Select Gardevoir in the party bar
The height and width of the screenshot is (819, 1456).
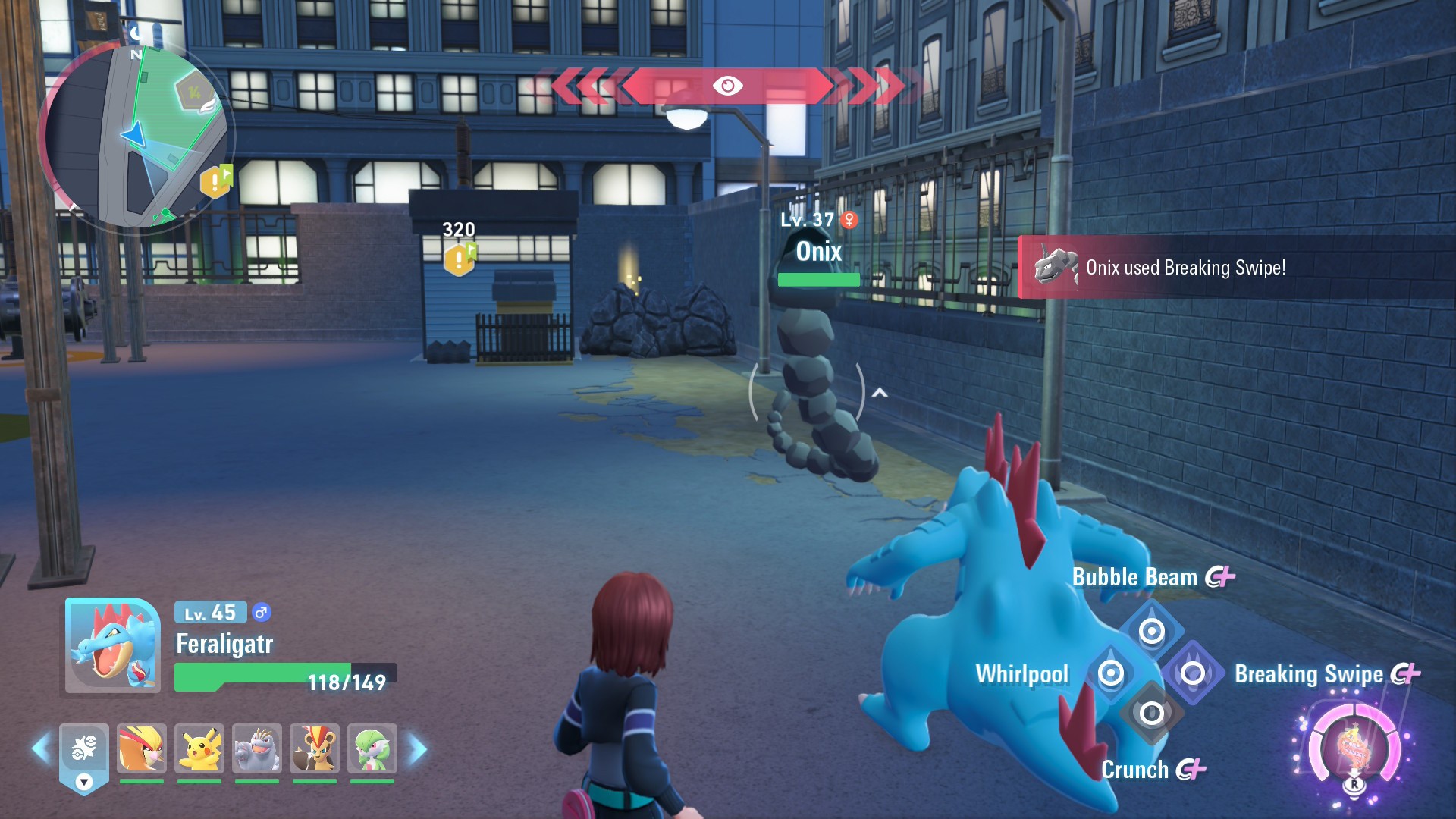pos(372,748)
